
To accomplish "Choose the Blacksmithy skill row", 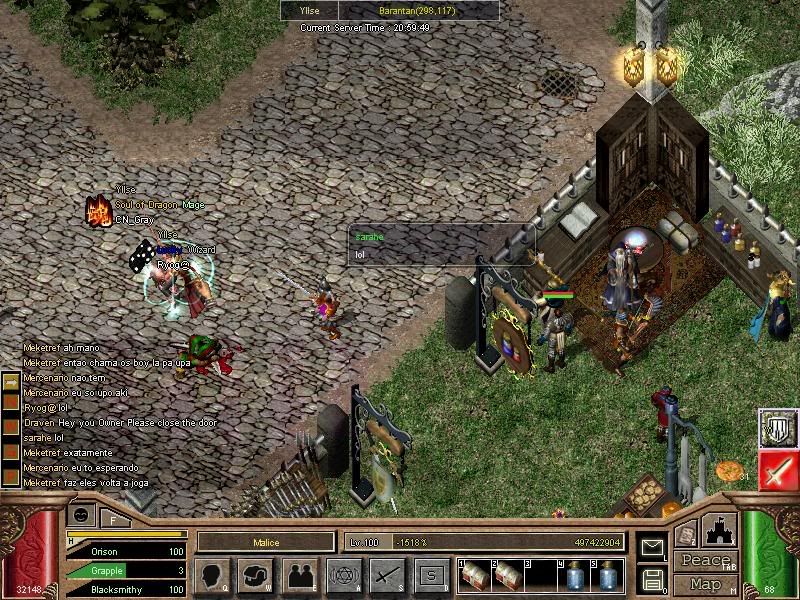I will (127, 589).
